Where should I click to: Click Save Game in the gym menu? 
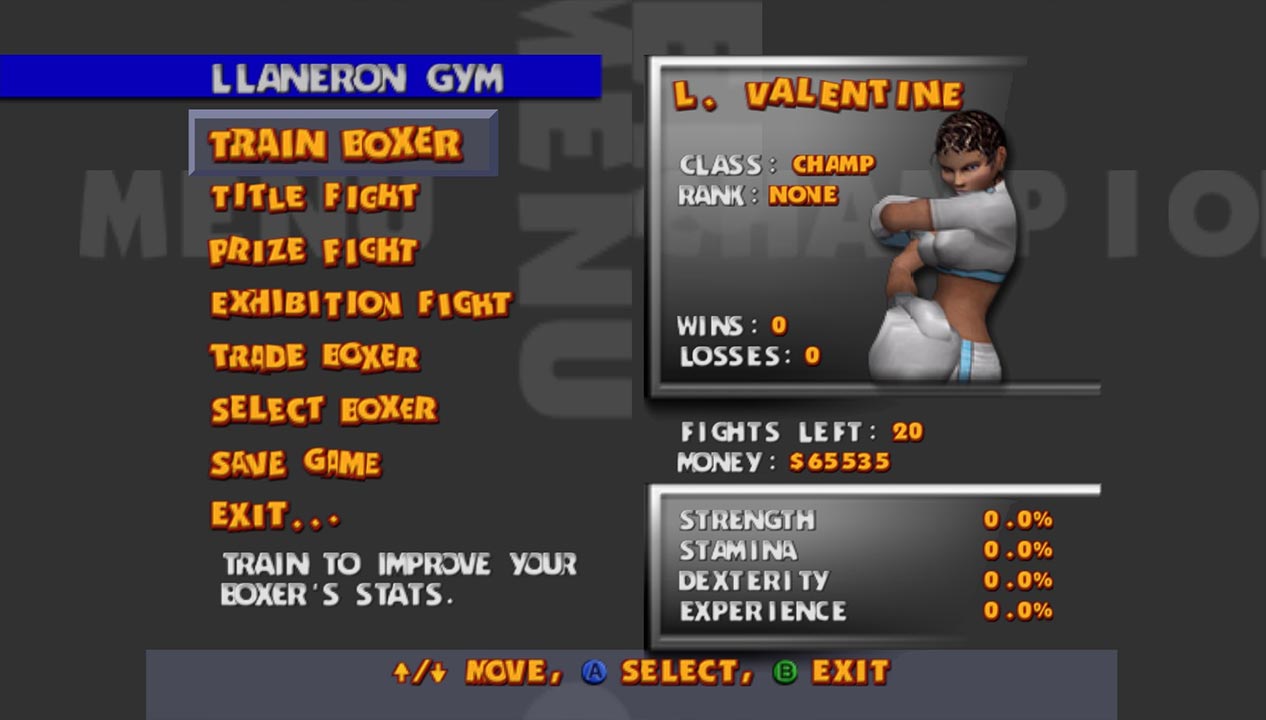coord(295,463)
